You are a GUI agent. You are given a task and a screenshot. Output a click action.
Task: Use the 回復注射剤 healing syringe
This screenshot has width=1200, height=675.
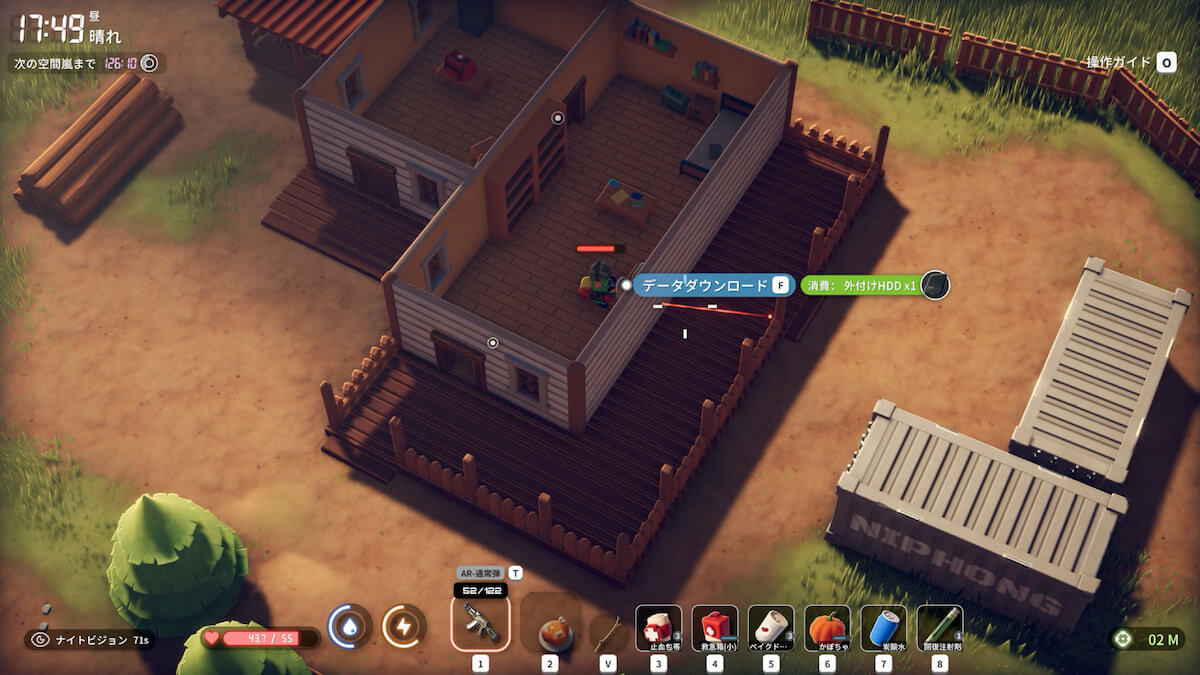point(940,628)
